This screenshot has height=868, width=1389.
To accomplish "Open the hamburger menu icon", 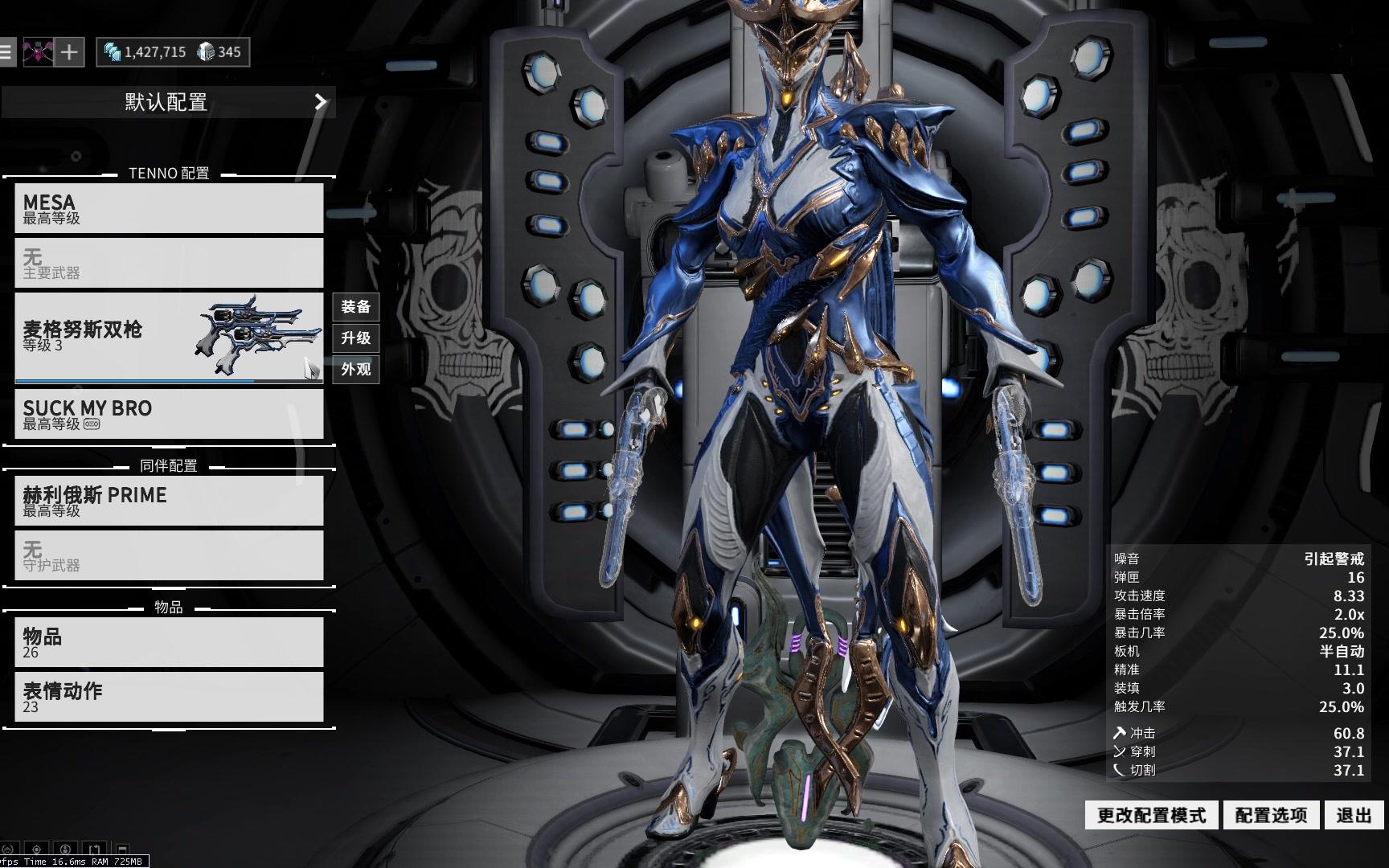I will tap(6, 52).
